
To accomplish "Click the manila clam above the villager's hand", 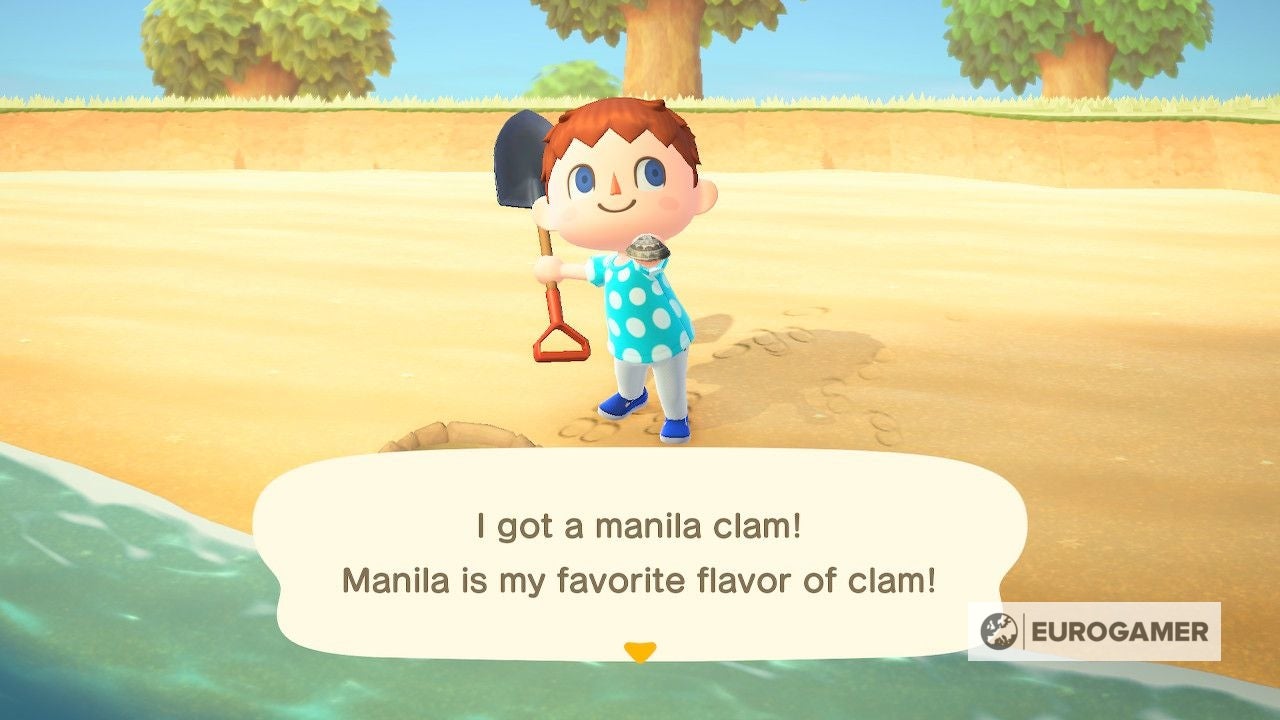I will [x=646, y=248].
